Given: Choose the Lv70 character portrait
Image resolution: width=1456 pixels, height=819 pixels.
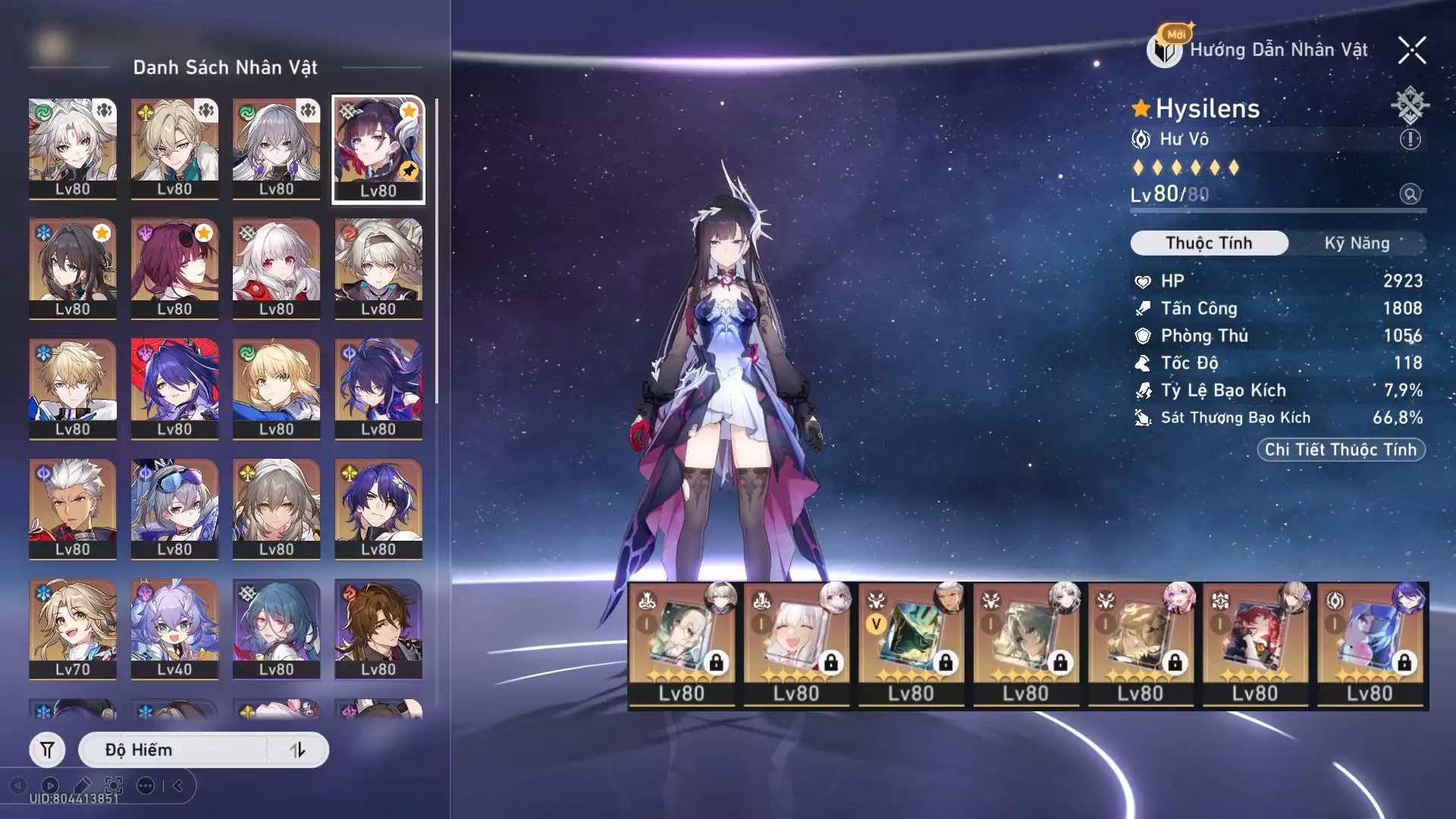Looking at the screenshot, I should pyautogui.click(x=73, y=629).
